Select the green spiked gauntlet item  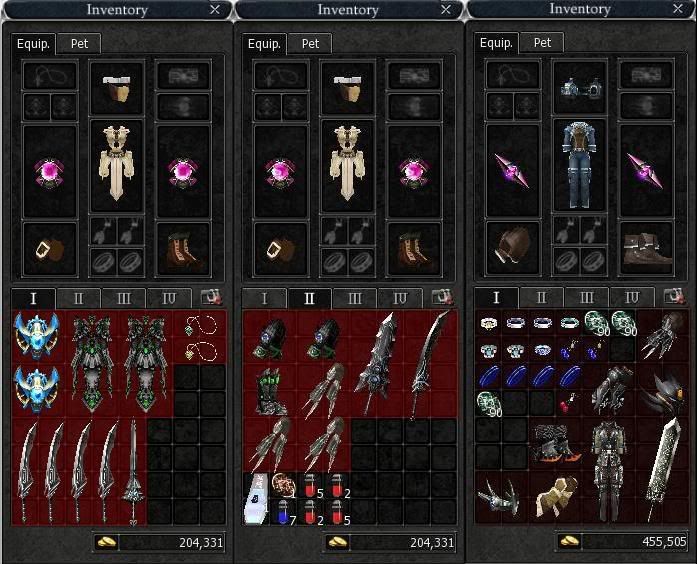(269, 390)
